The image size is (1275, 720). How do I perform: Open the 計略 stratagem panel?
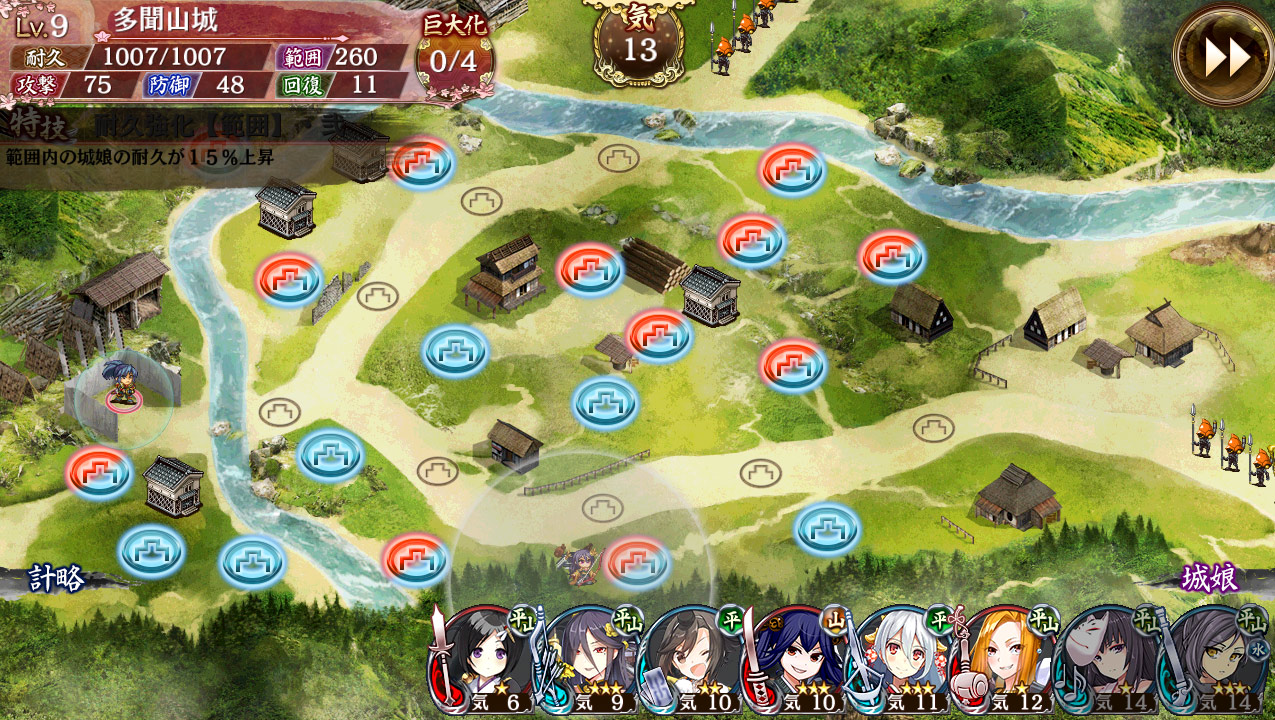click(x=57, y=578)
